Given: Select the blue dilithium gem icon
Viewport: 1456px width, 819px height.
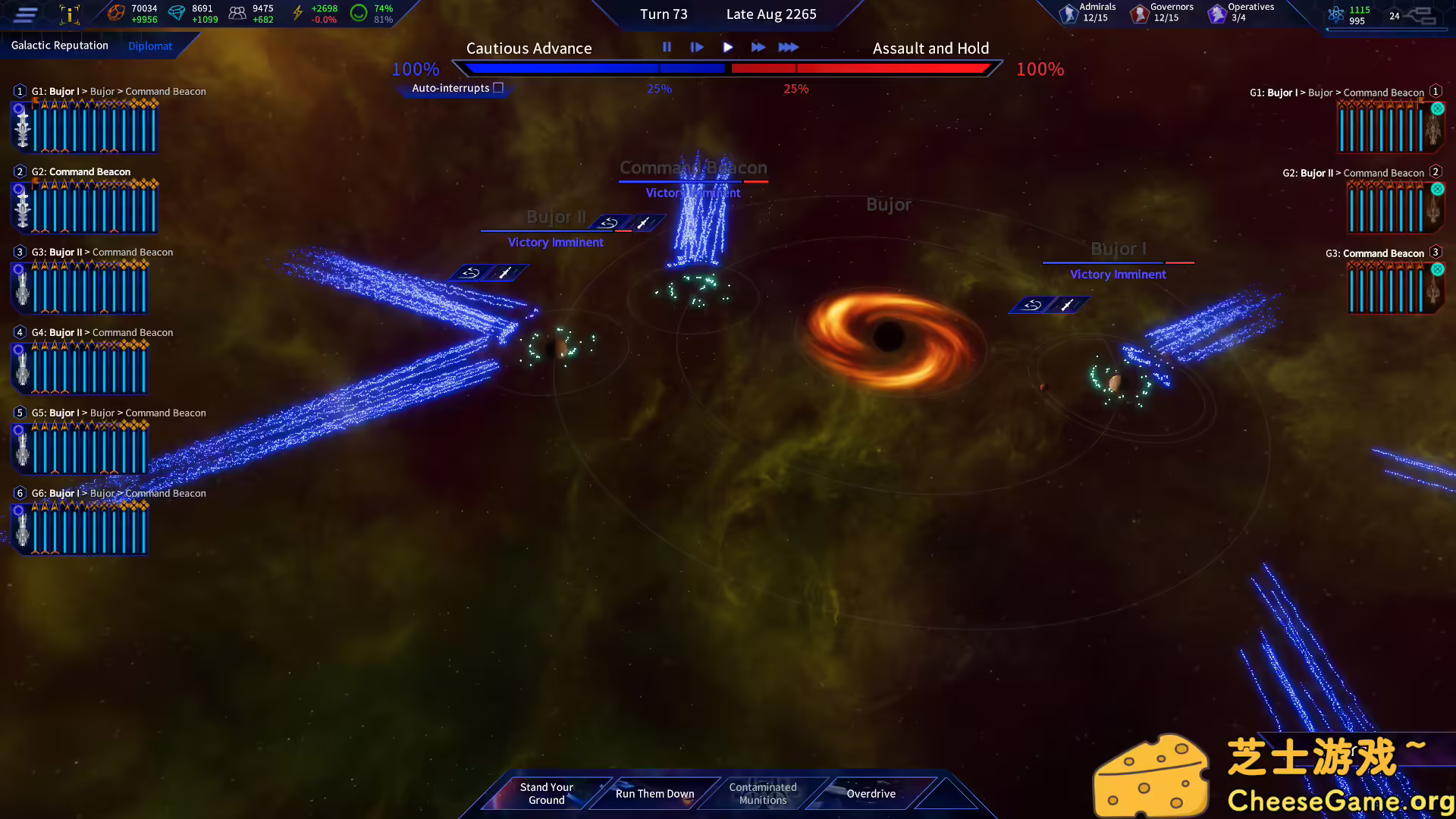Looking at the screenshot, I should tap(177, 12).
